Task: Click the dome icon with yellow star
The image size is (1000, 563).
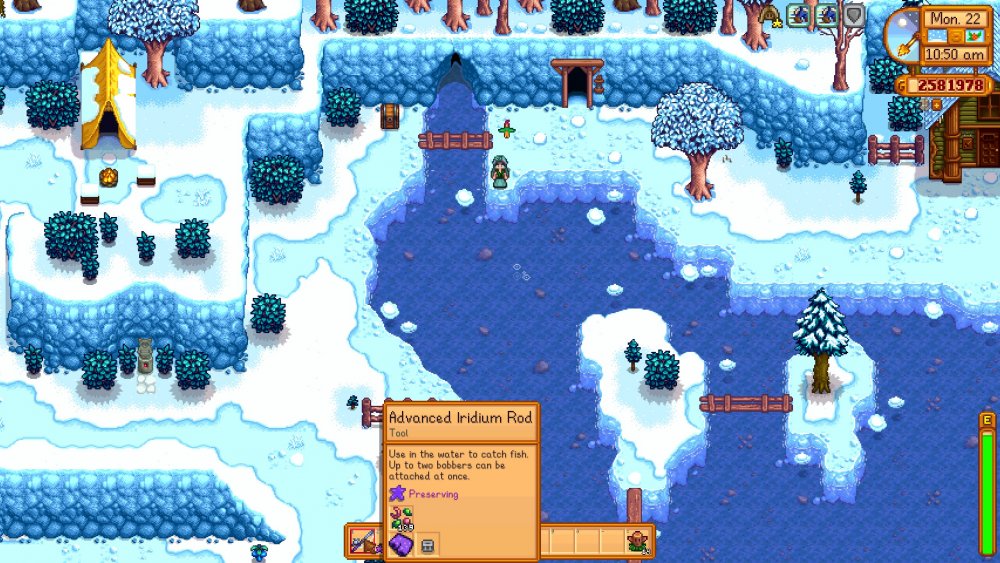Action: 769,14
